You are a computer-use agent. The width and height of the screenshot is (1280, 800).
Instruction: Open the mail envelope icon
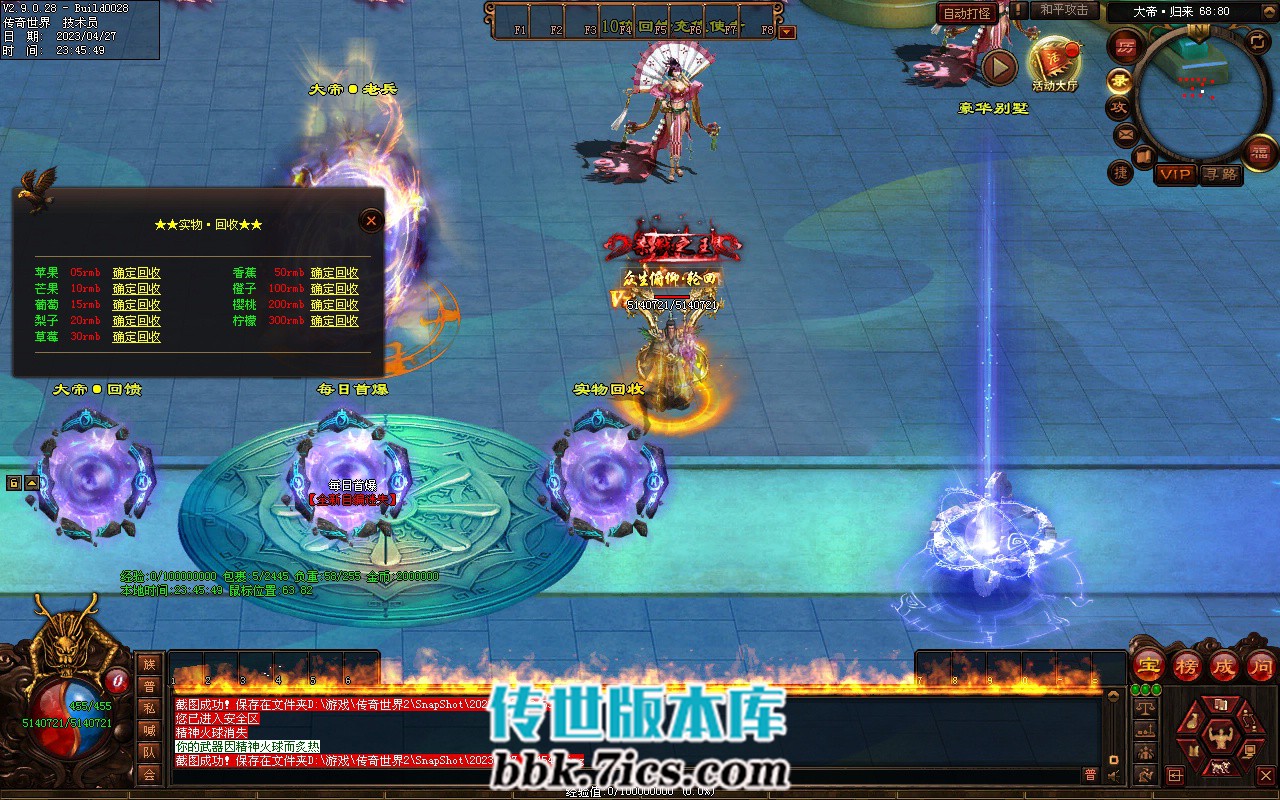coord(1126,134)
